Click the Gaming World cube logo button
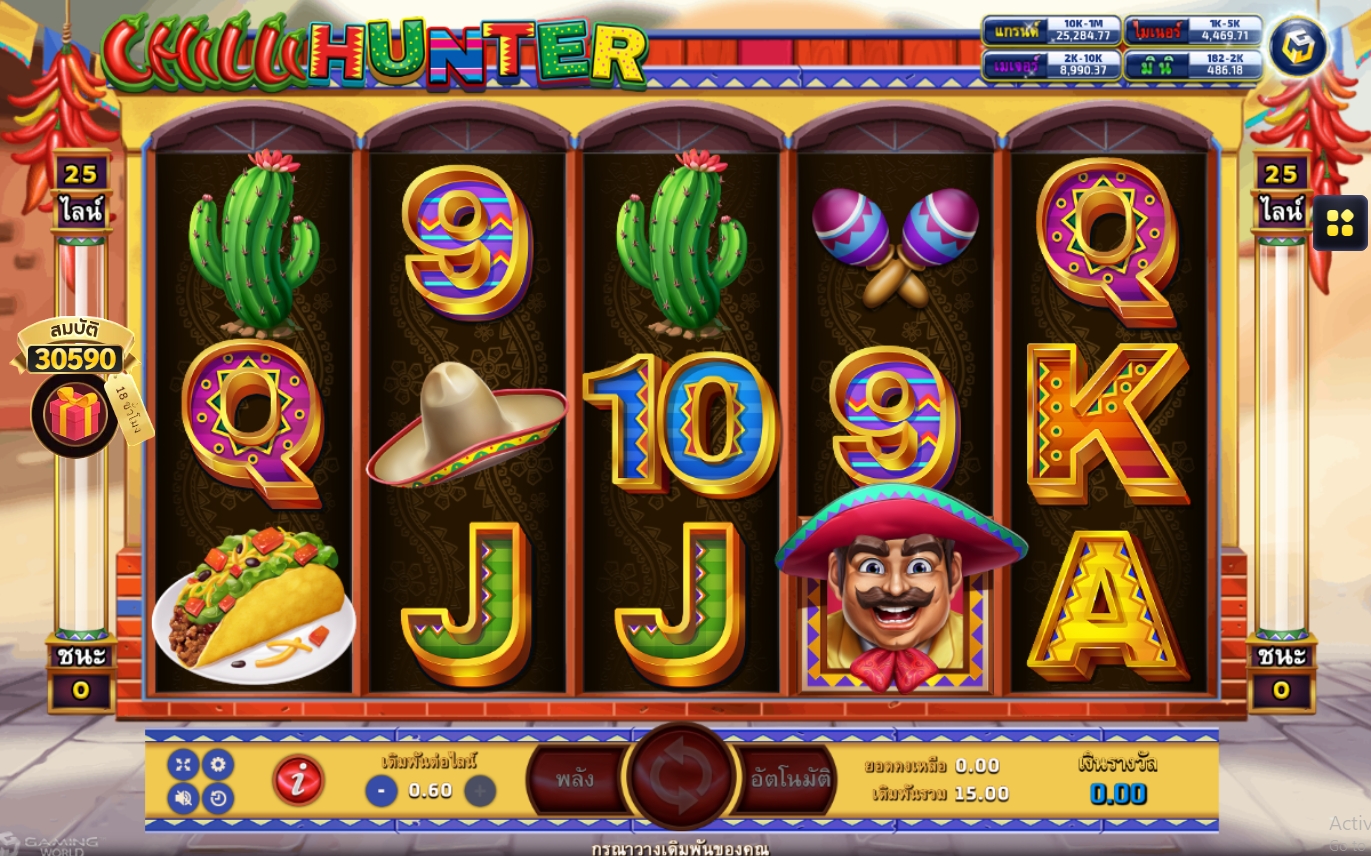The height and width of the screenshot is (856, 1371). [x=1298, y=46]
